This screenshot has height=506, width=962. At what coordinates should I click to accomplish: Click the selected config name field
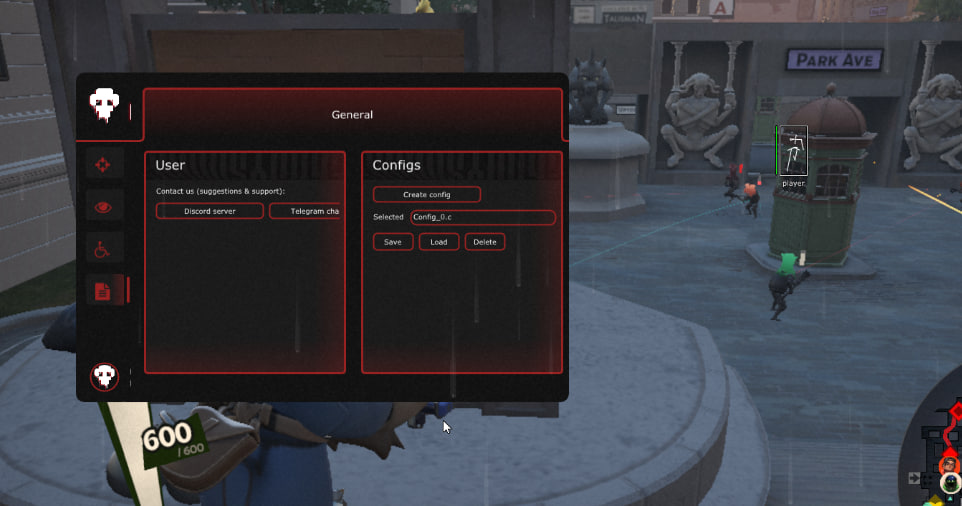tap(483, 217)
